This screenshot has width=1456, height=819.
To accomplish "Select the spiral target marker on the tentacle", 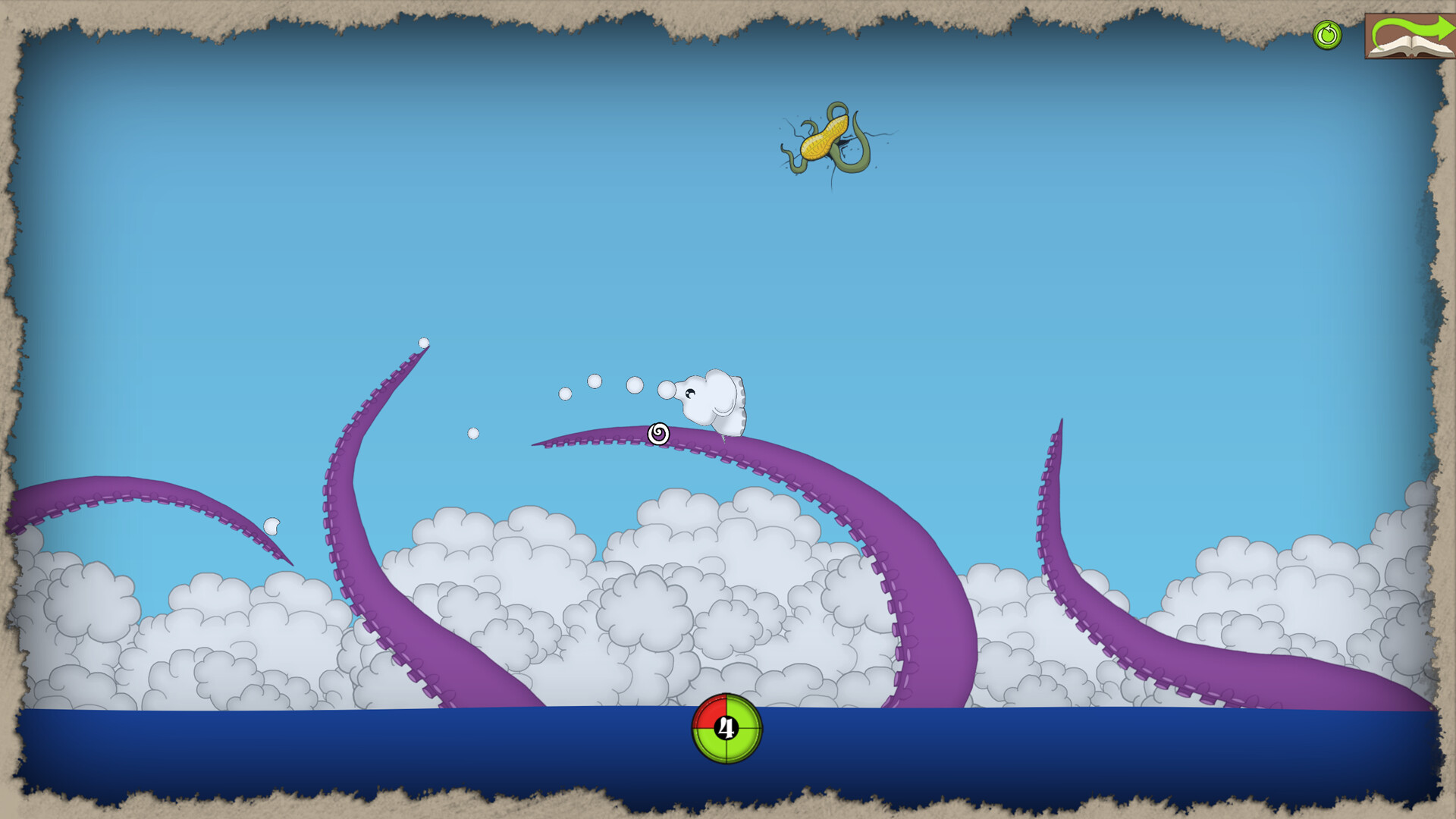I will tap(658, 434).
